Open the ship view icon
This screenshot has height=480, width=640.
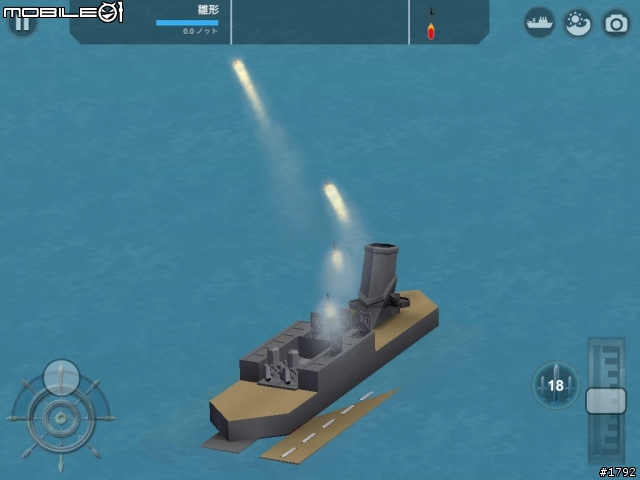(x=540, y=22)
